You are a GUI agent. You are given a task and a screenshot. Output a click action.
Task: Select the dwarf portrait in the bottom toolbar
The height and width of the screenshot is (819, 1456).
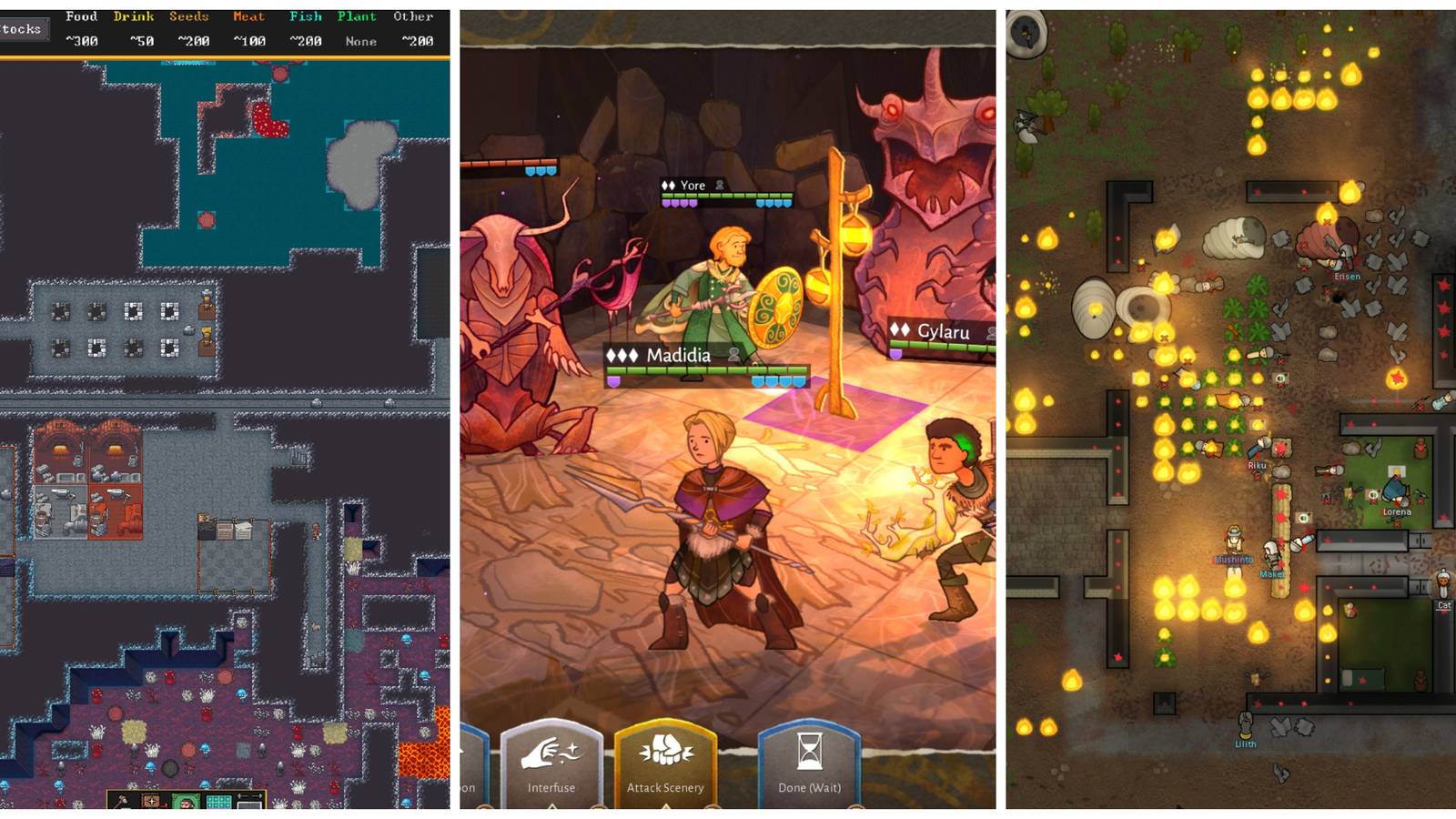(x=186, y=805)
